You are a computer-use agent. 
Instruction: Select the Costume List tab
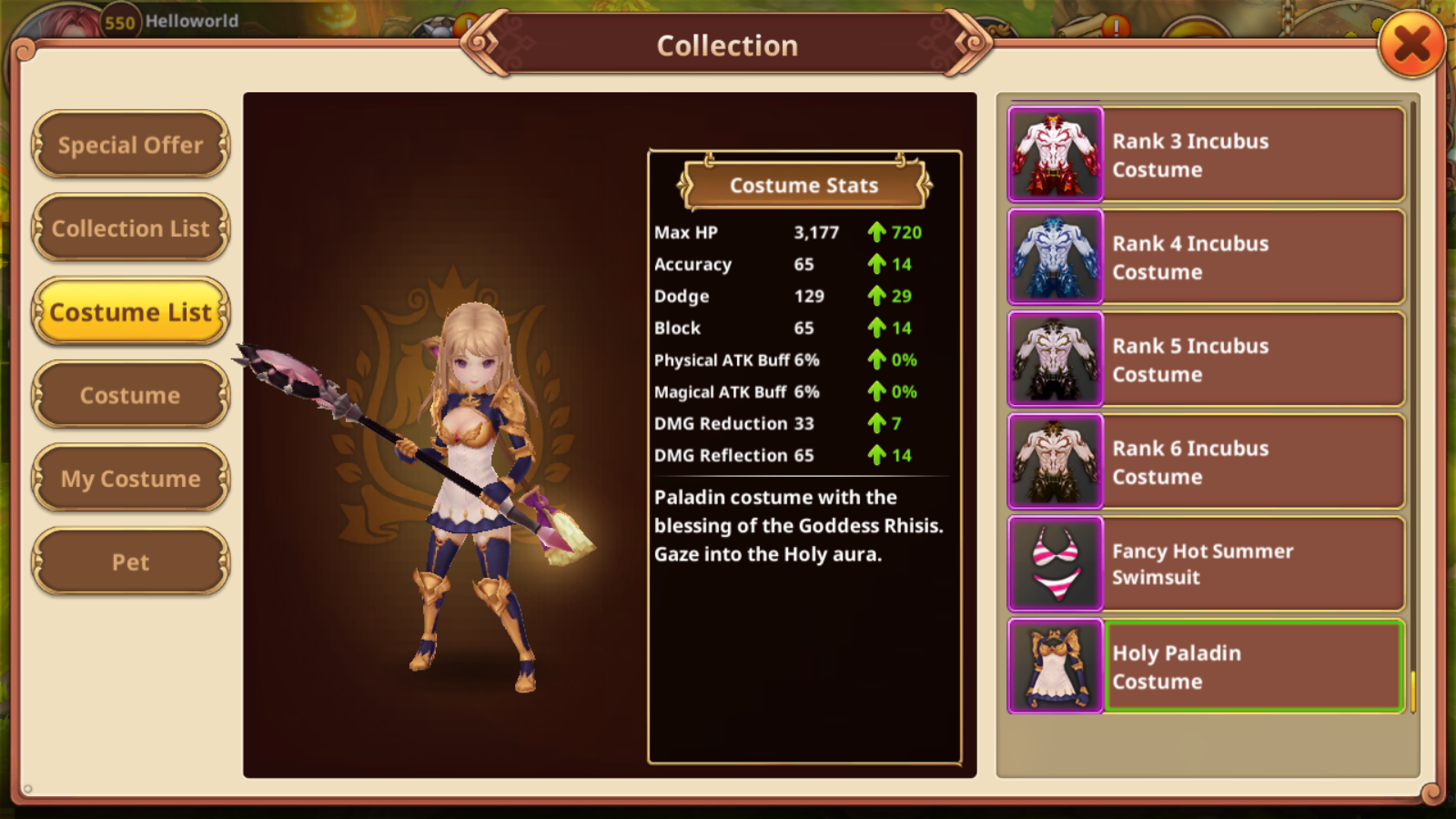131,312
